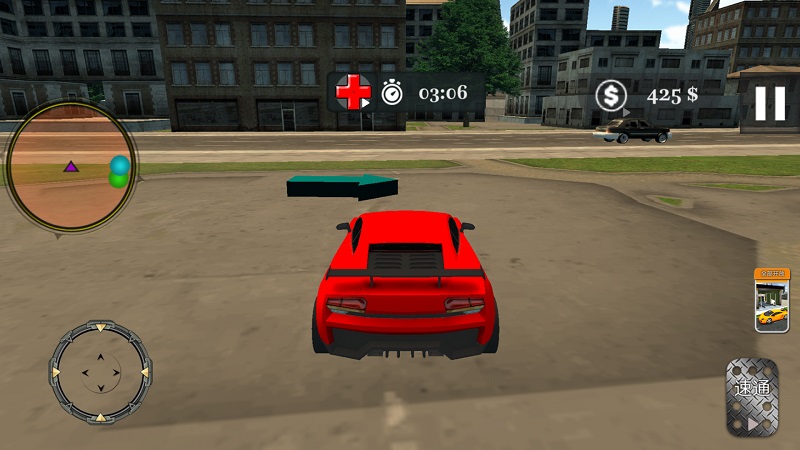Click the circular minimap
Viewport: 800px width, 450px height.
pos(72,166)
